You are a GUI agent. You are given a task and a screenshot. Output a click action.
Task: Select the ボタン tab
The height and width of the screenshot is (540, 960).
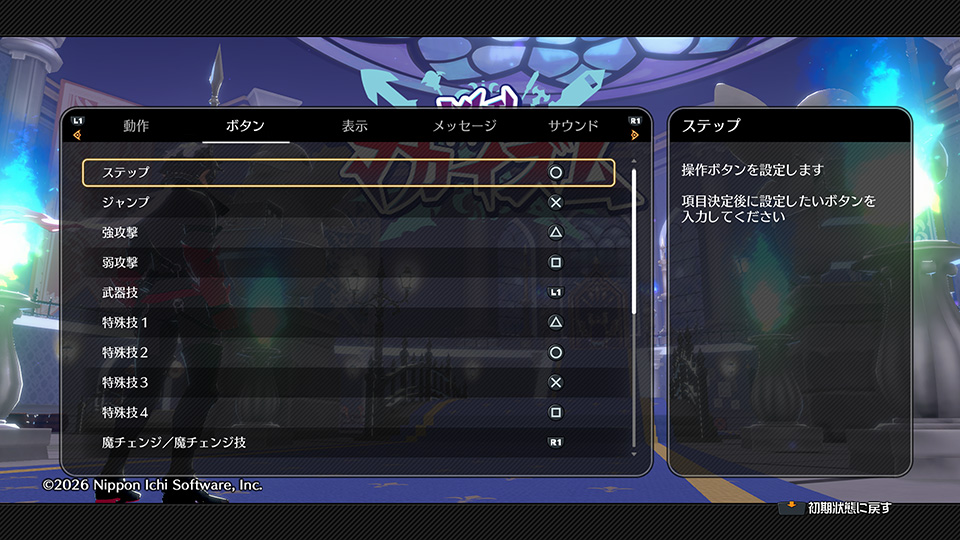pos(245,126)
